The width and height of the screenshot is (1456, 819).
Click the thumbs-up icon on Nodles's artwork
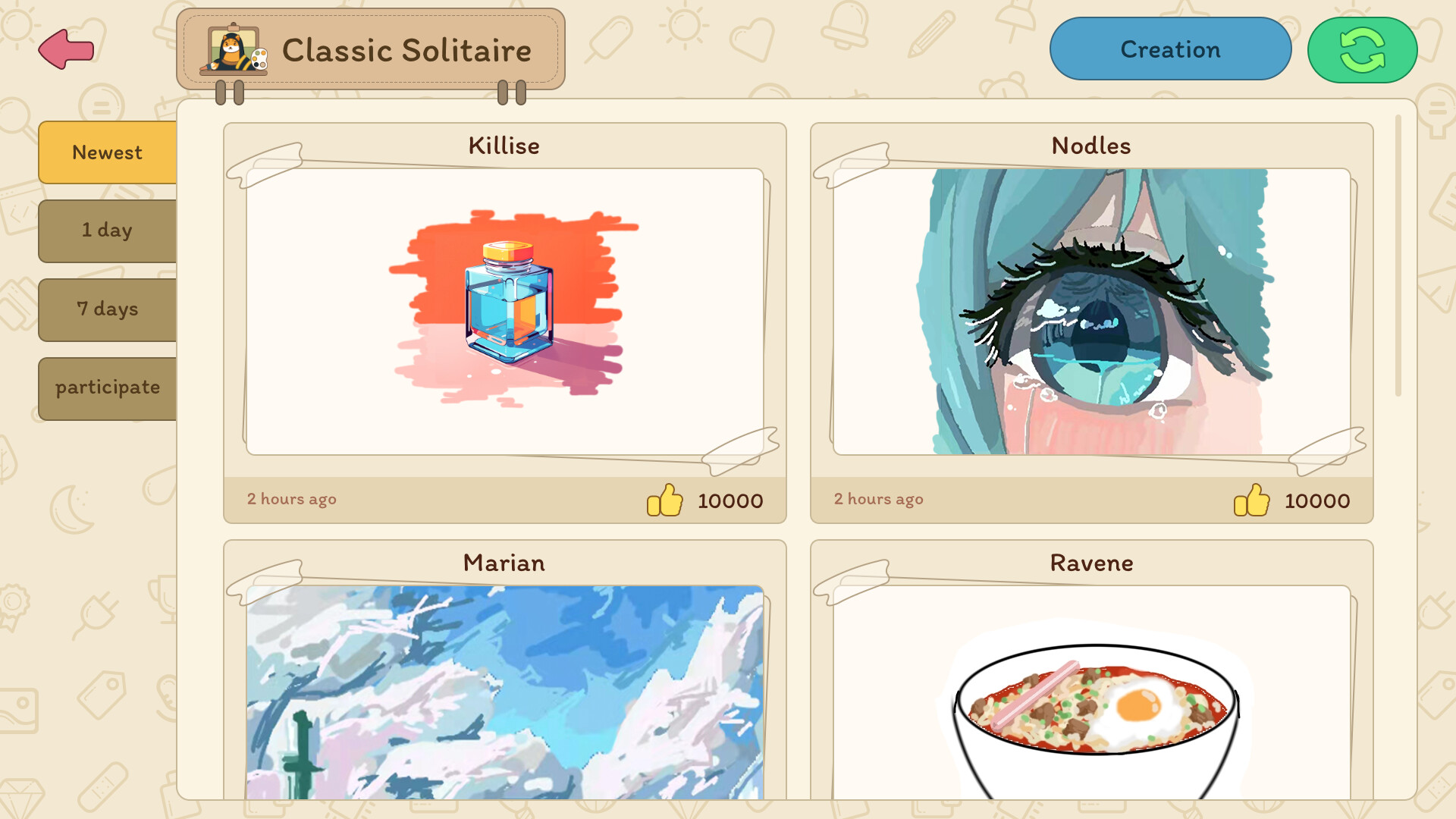1251,500
